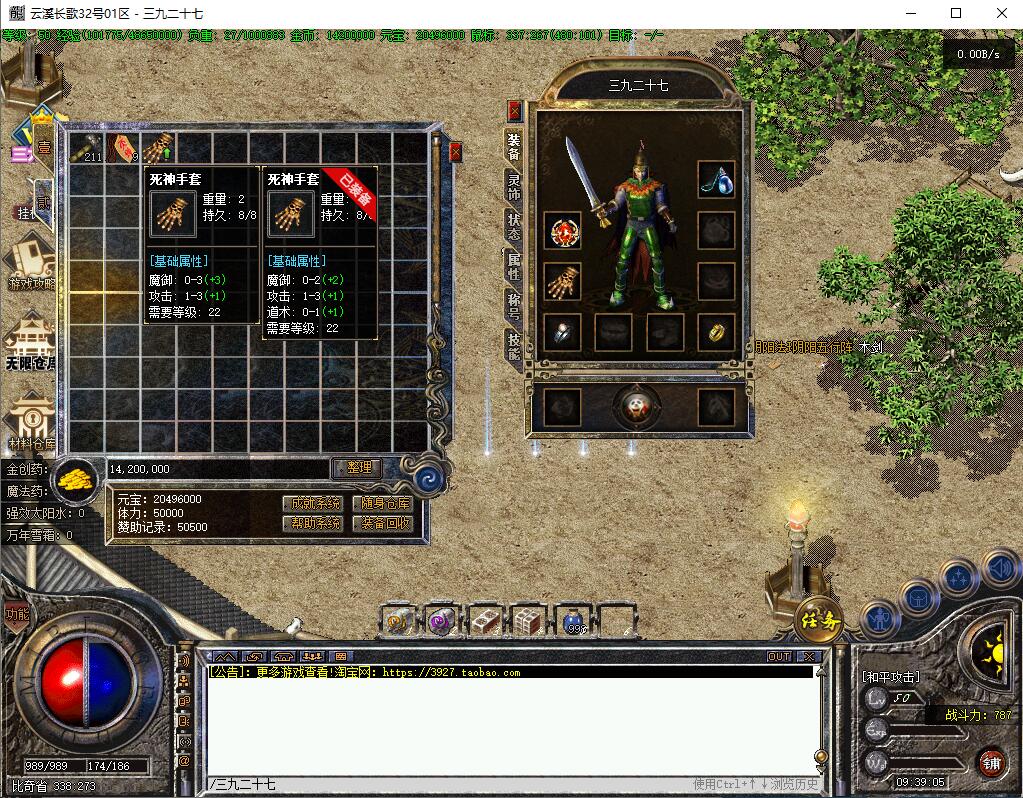
Task: Select the gold ring equipment slot
Action: pos(716,332)
